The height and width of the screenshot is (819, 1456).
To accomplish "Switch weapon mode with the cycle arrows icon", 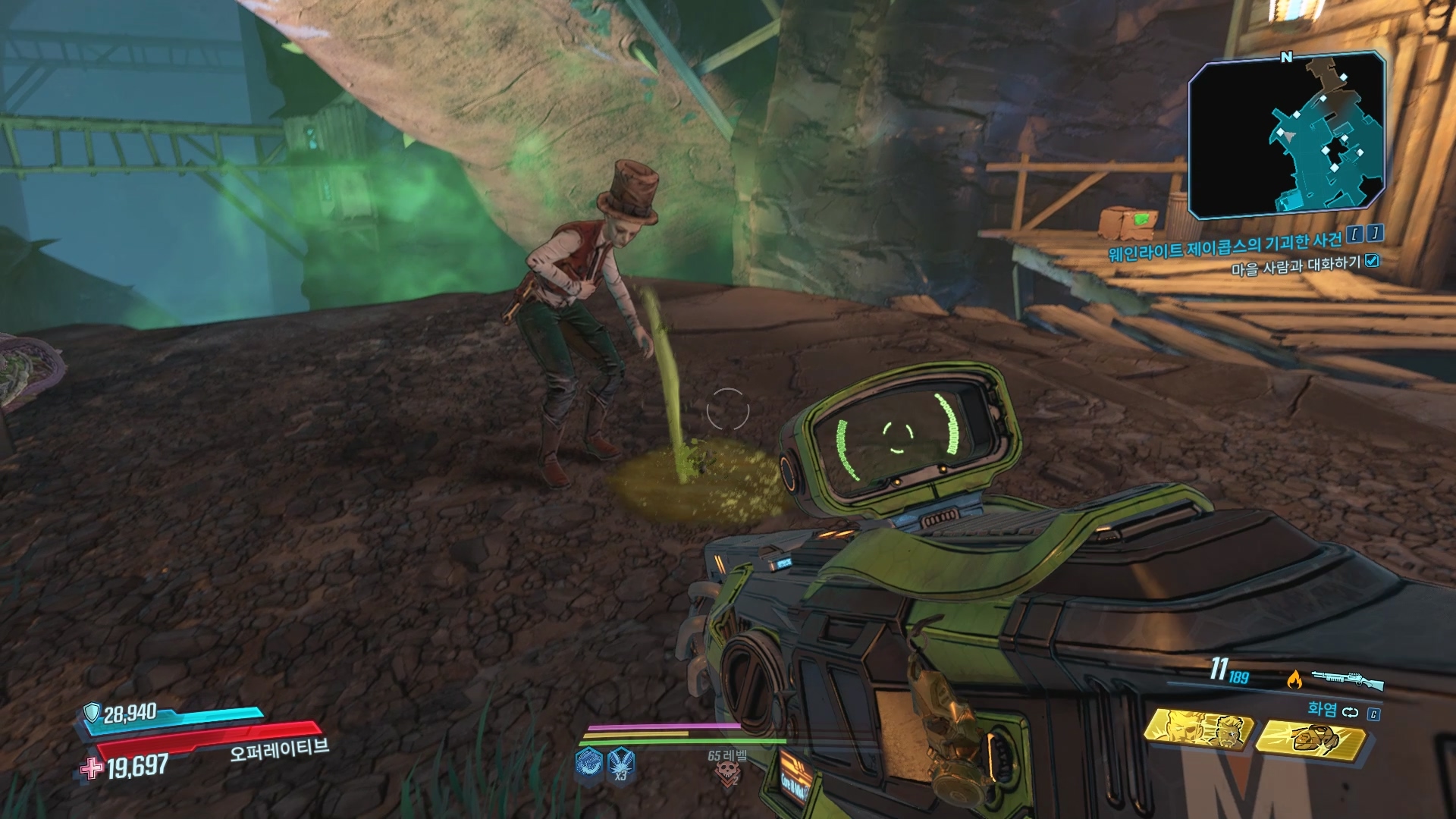I will pos(1351,712).
